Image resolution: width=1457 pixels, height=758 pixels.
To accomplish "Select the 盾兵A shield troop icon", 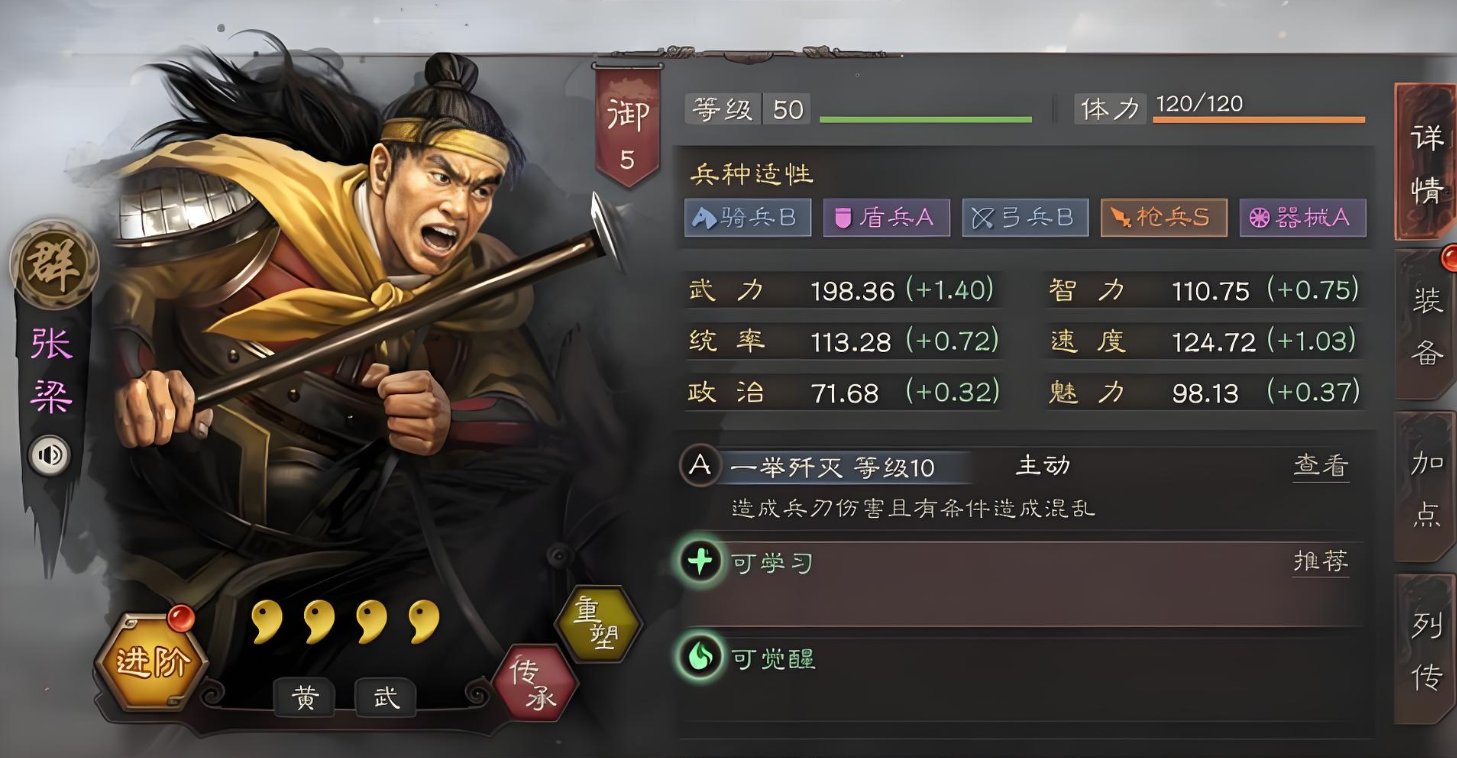I will pyautogui.click(x=886, y=218).
